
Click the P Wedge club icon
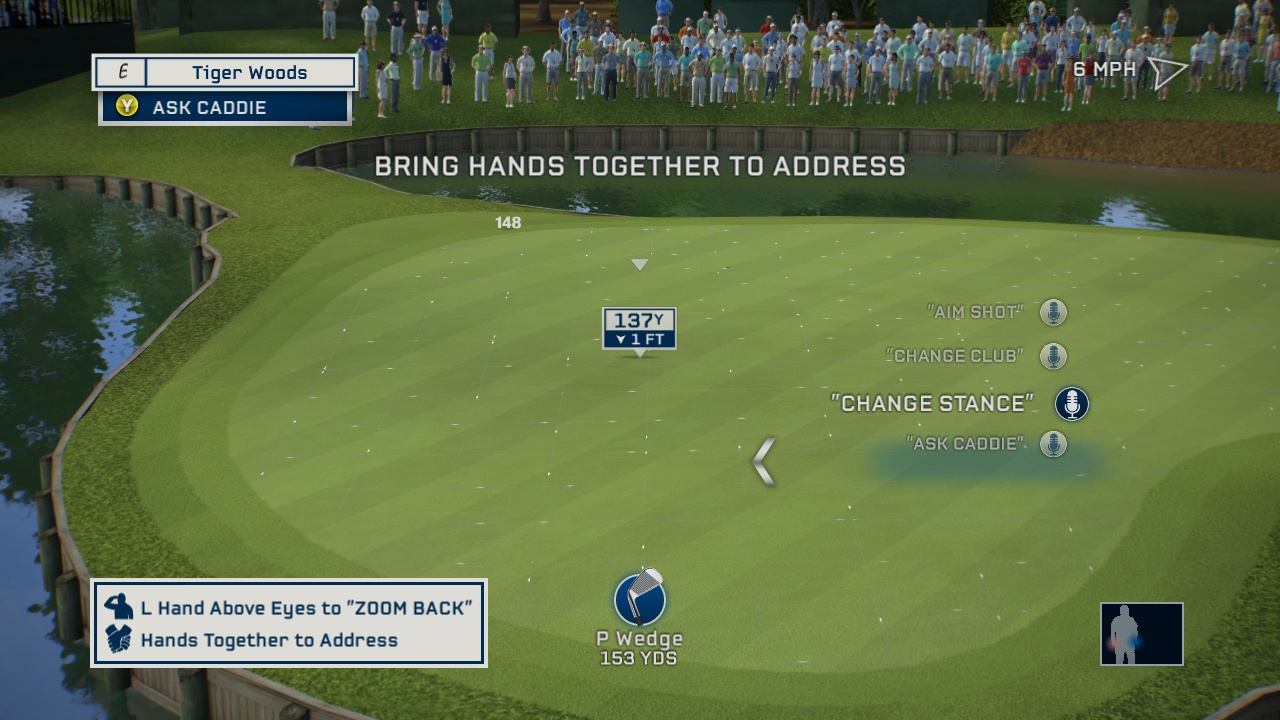(x=639, y=598)
